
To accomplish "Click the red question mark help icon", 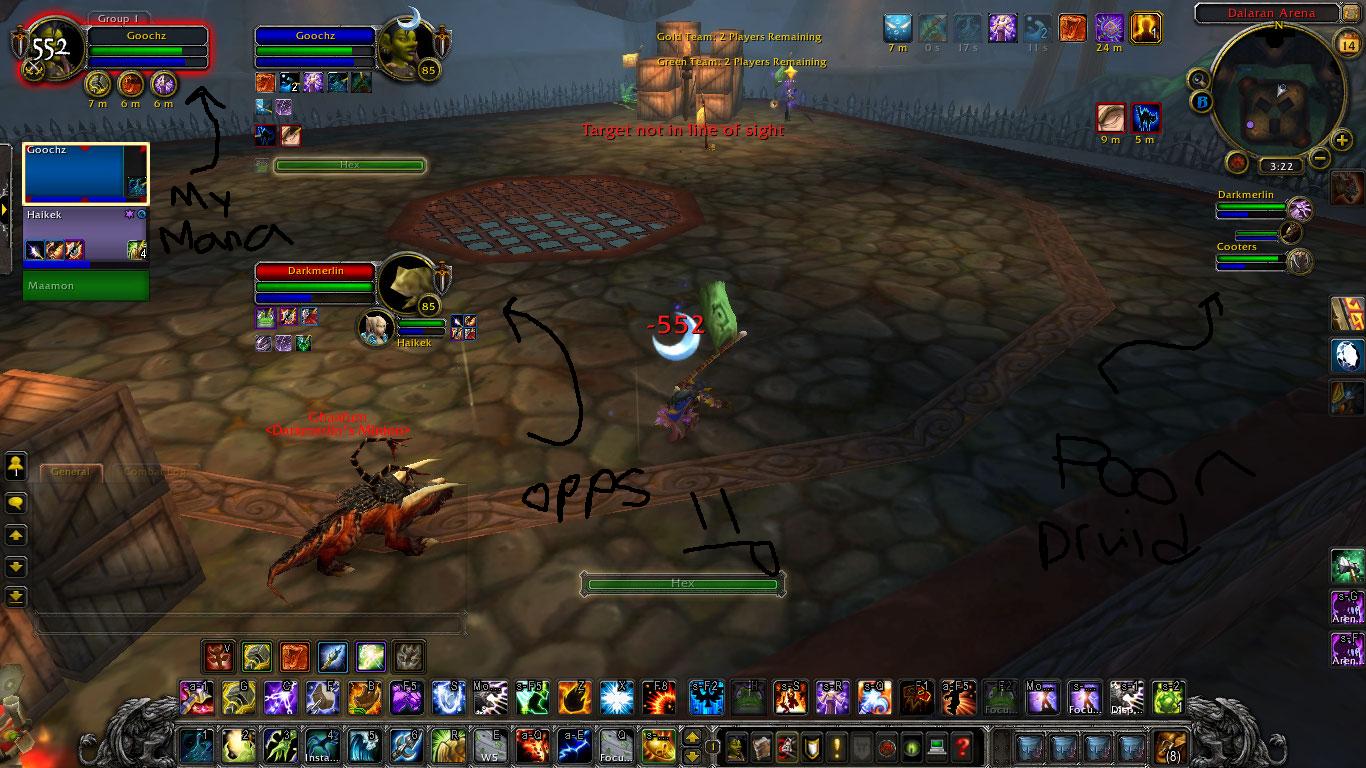I will (x=961, y=748).
